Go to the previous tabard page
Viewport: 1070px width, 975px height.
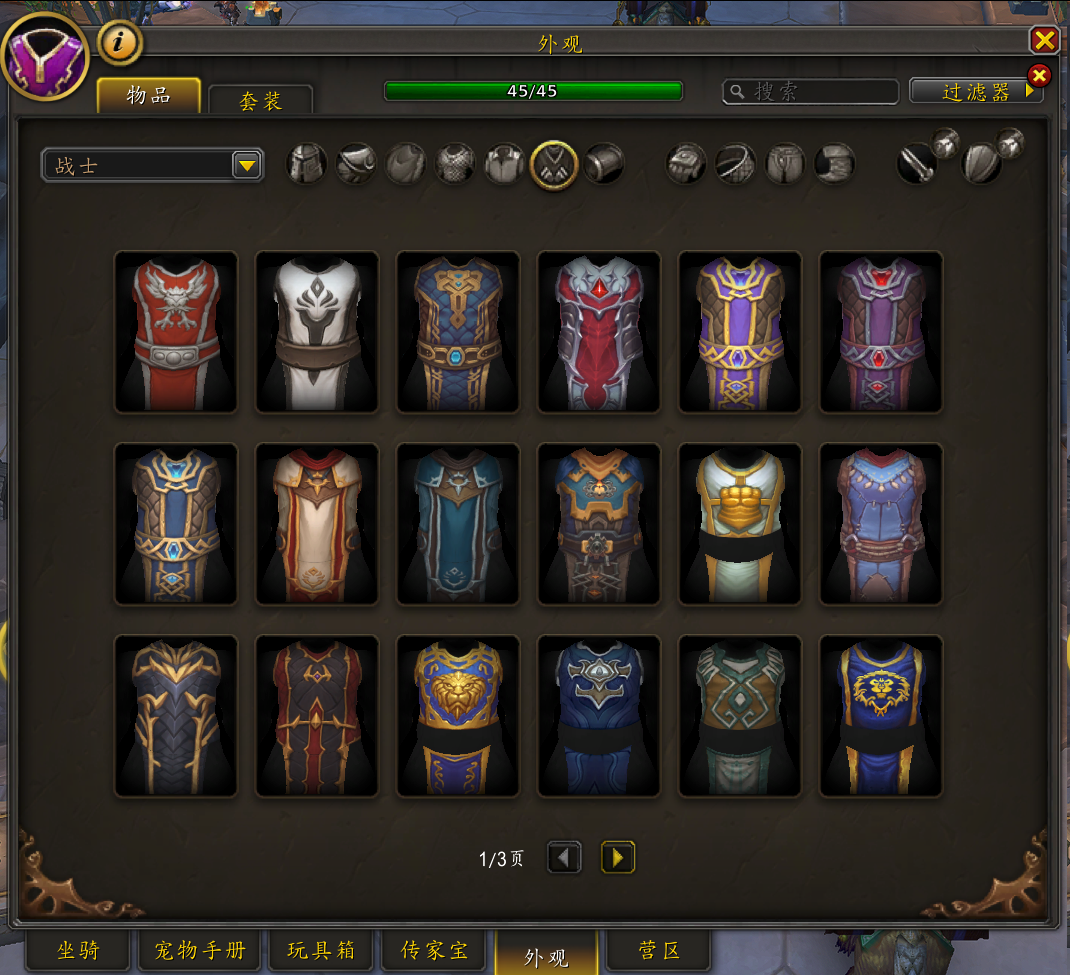pos(565,857)
